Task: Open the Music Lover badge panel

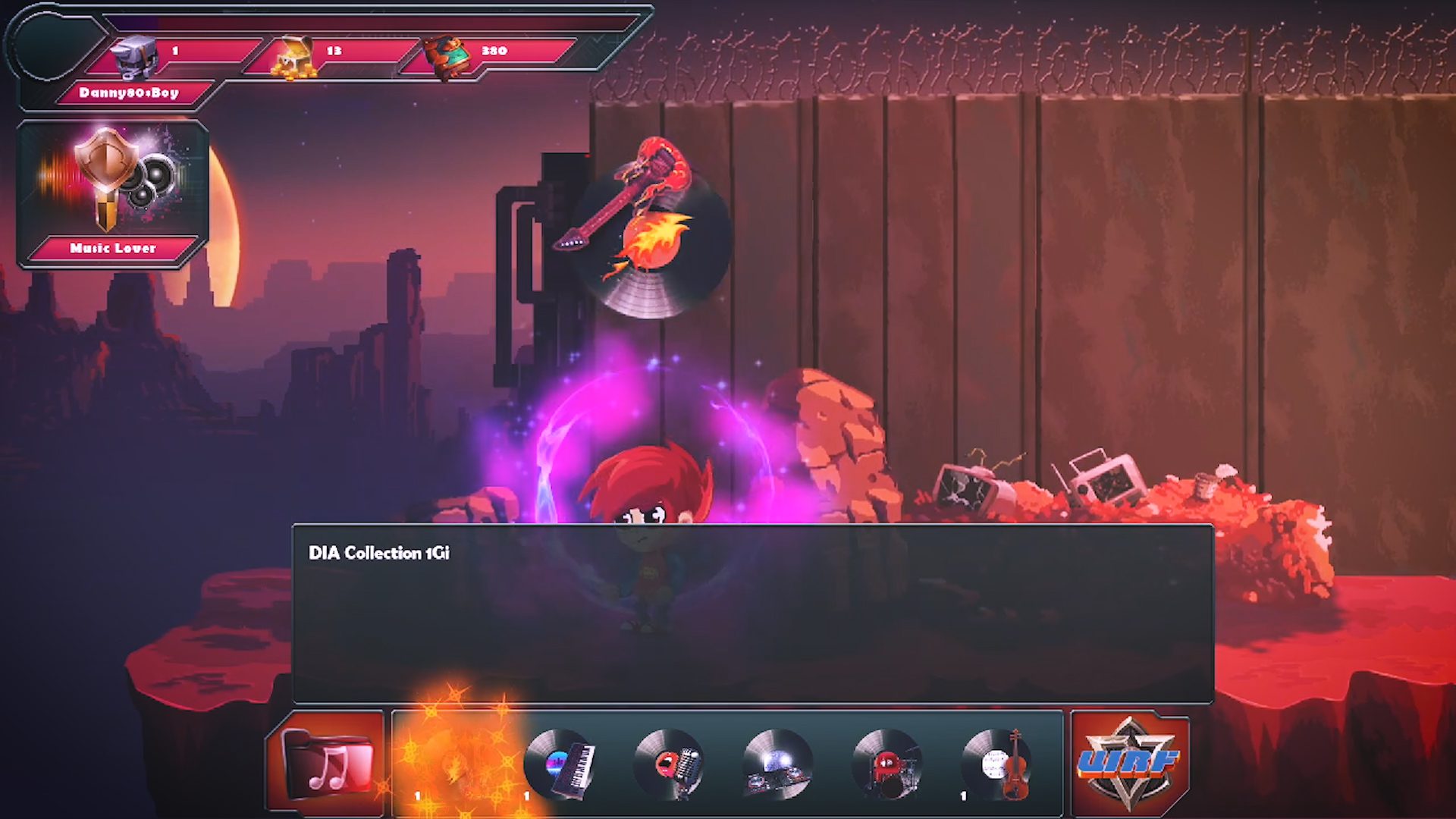Action: tap(112, 193)
